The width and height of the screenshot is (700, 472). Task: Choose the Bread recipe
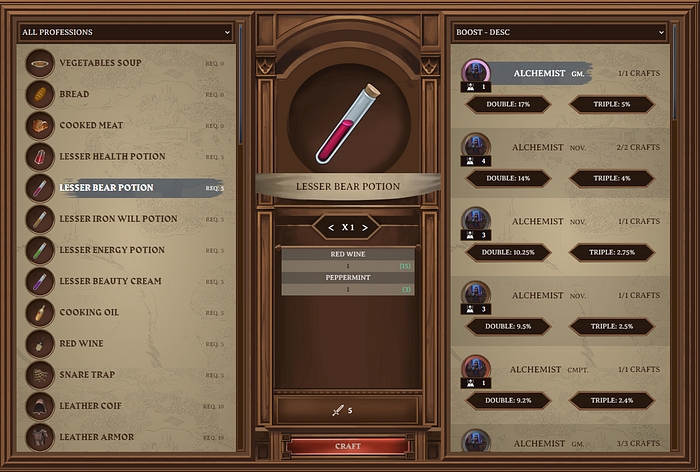pyautogui.click(x=74, y=94)
